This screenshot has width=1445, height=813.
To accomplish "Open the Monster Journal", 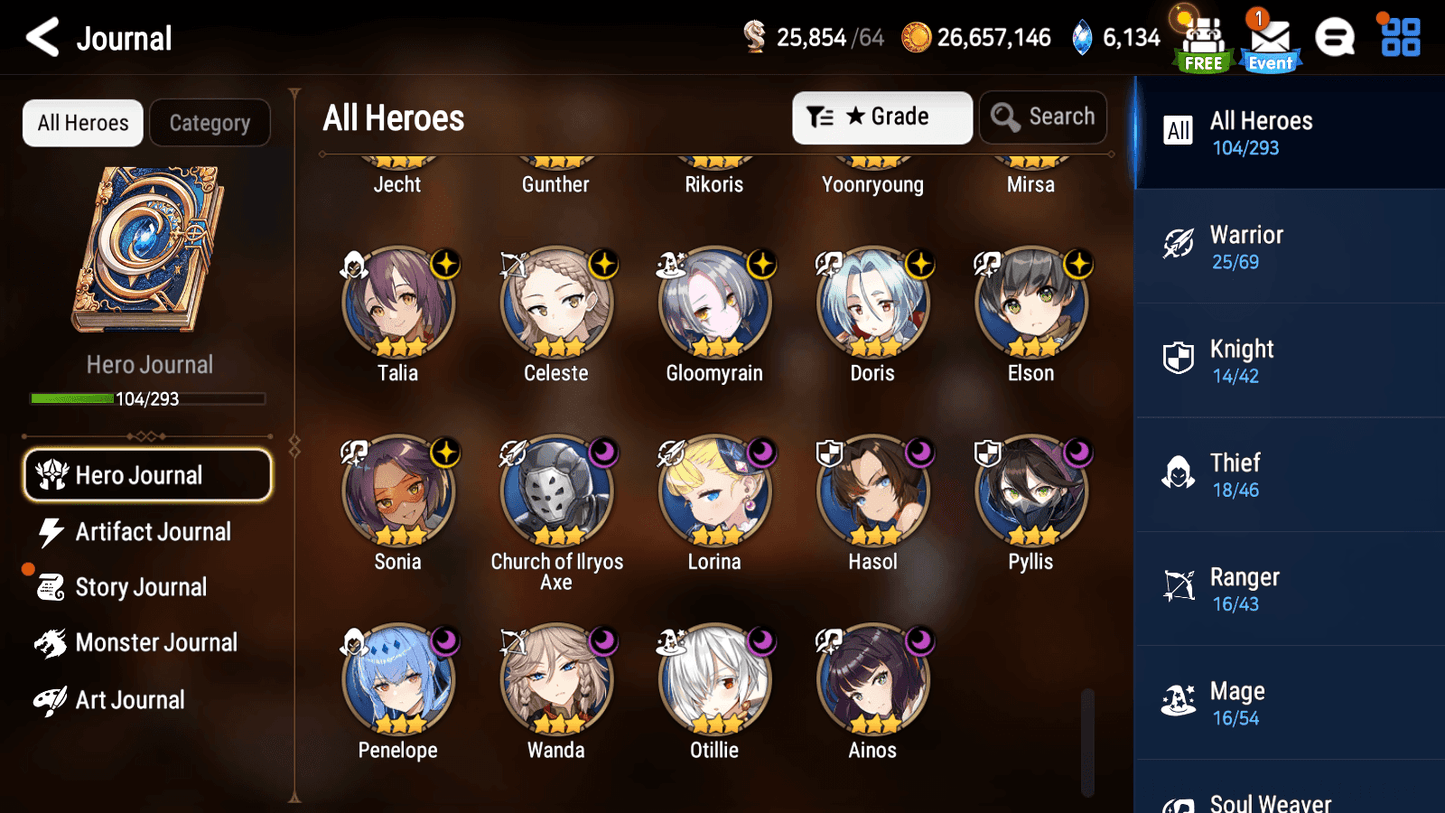I will pos(155,643).
